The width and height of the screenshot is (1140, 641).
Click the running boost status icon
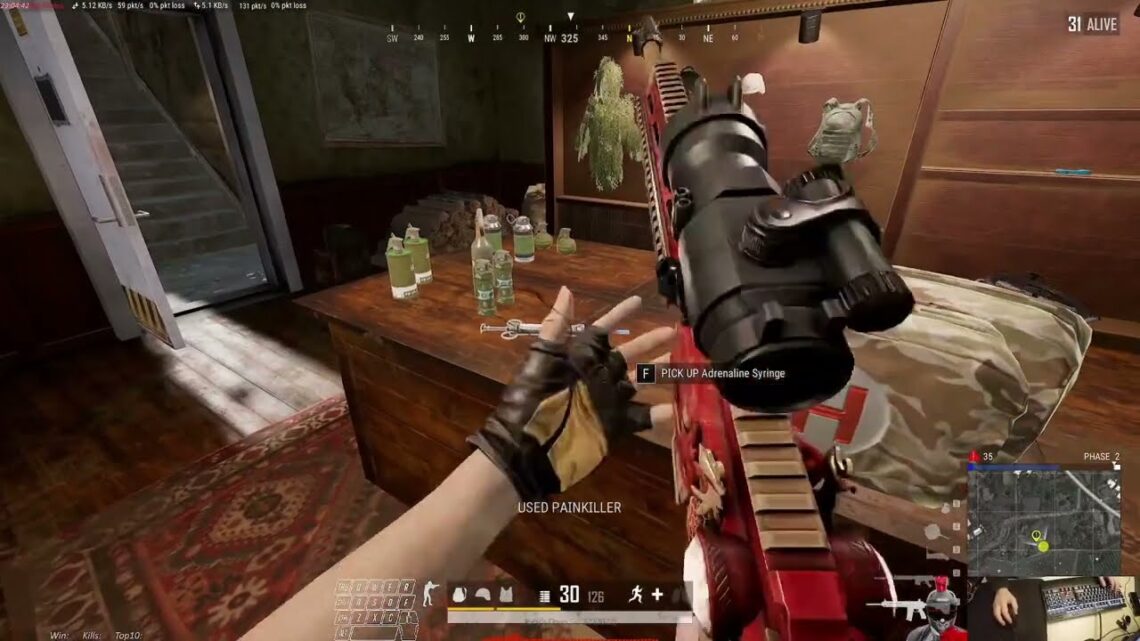635,595
